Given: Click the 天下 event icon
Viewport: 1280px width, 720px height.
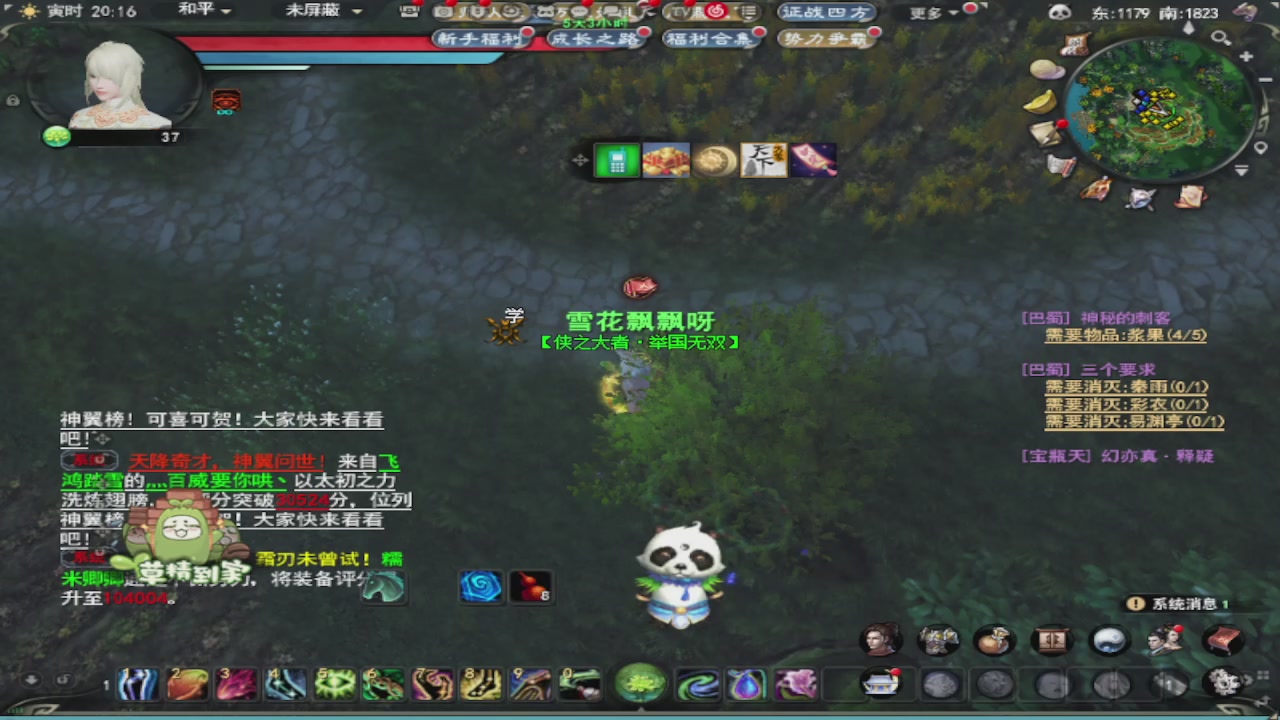Looking at the screenshot, I should point(764,160).
